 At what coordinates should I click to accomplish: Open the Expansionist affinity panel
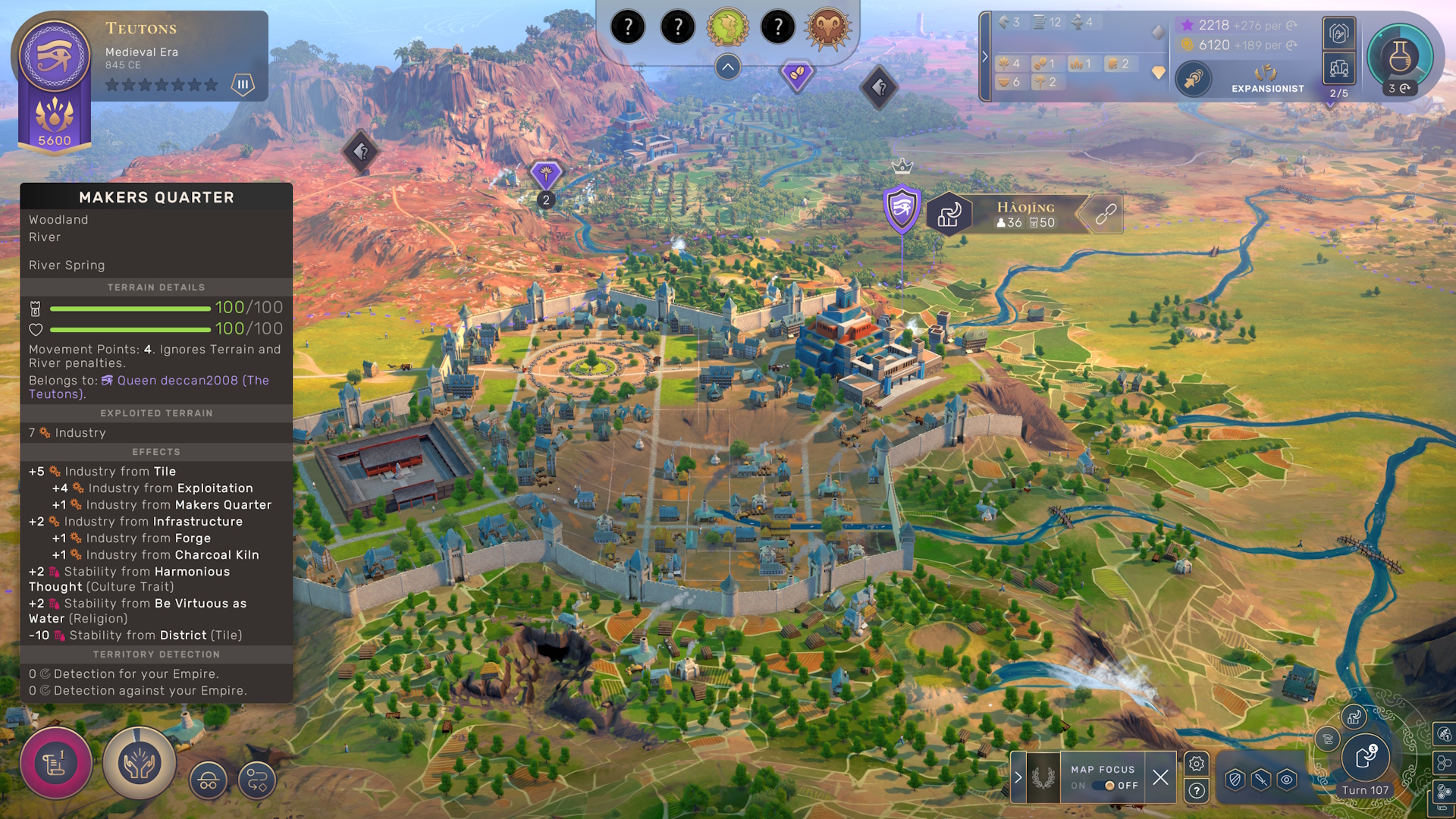click(1267, 79)
